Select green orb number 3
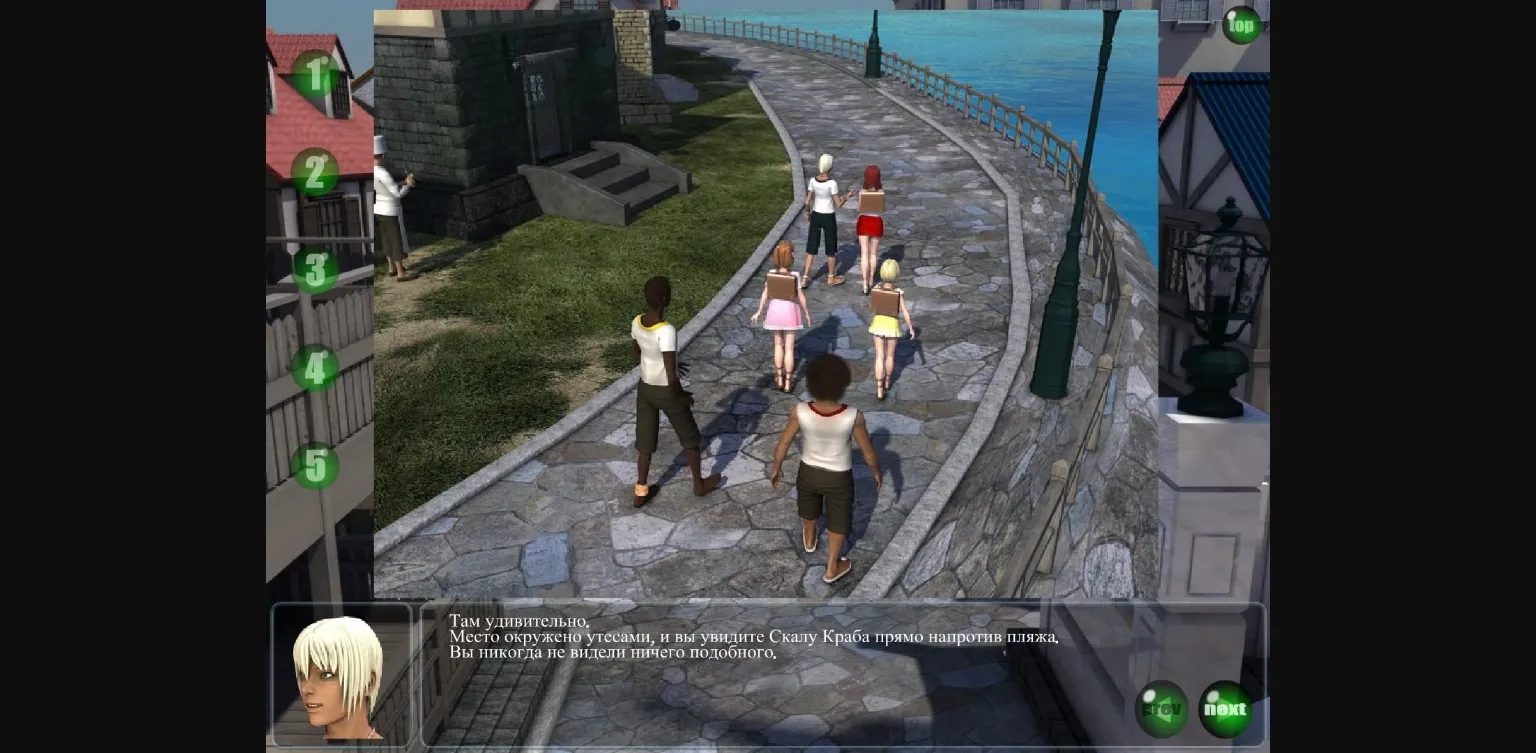 pos(316,272)
